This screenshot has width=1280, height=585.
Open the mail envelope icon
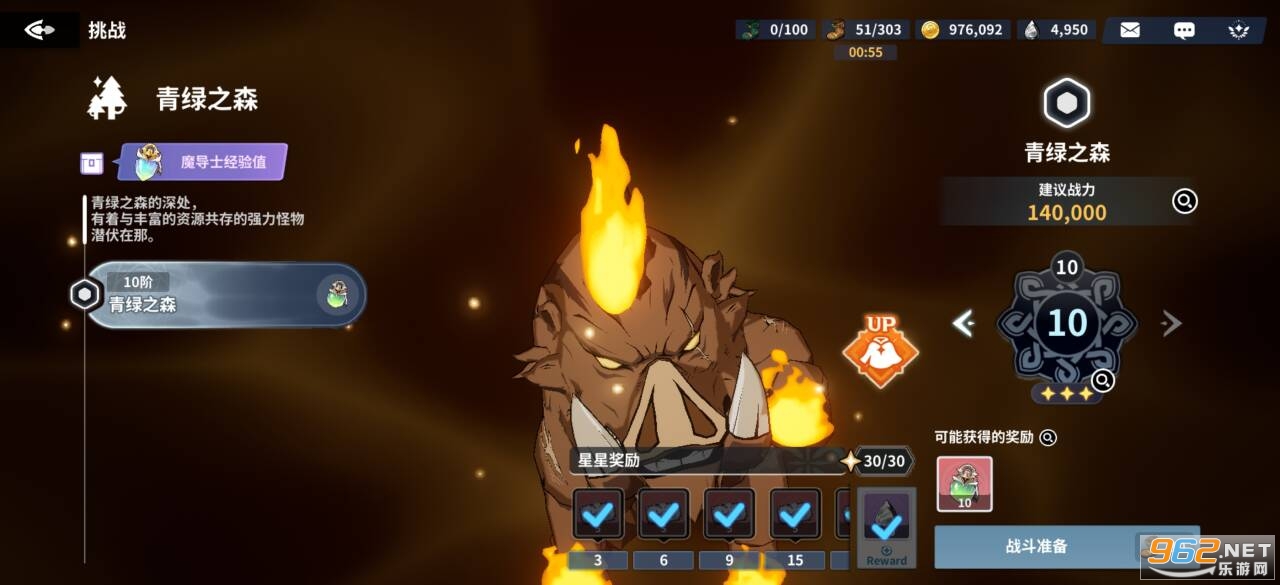(x=1130, y=30)
